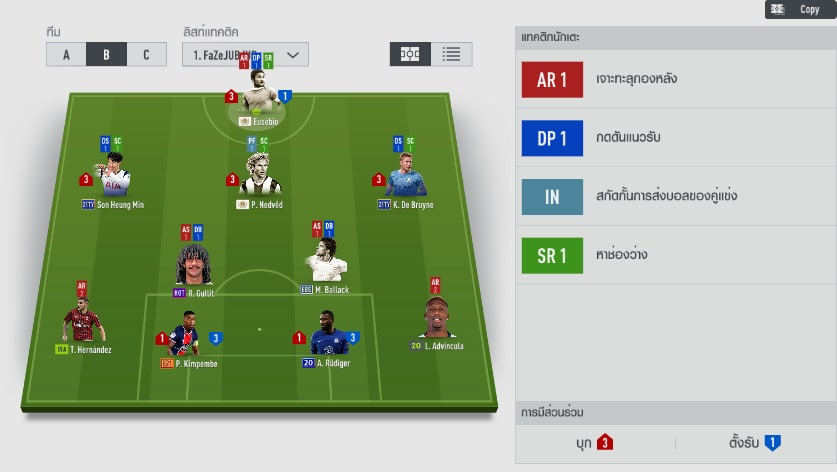Pick R. Gullit in midfield
The image size is (837, 472).
tap(193, 266)
